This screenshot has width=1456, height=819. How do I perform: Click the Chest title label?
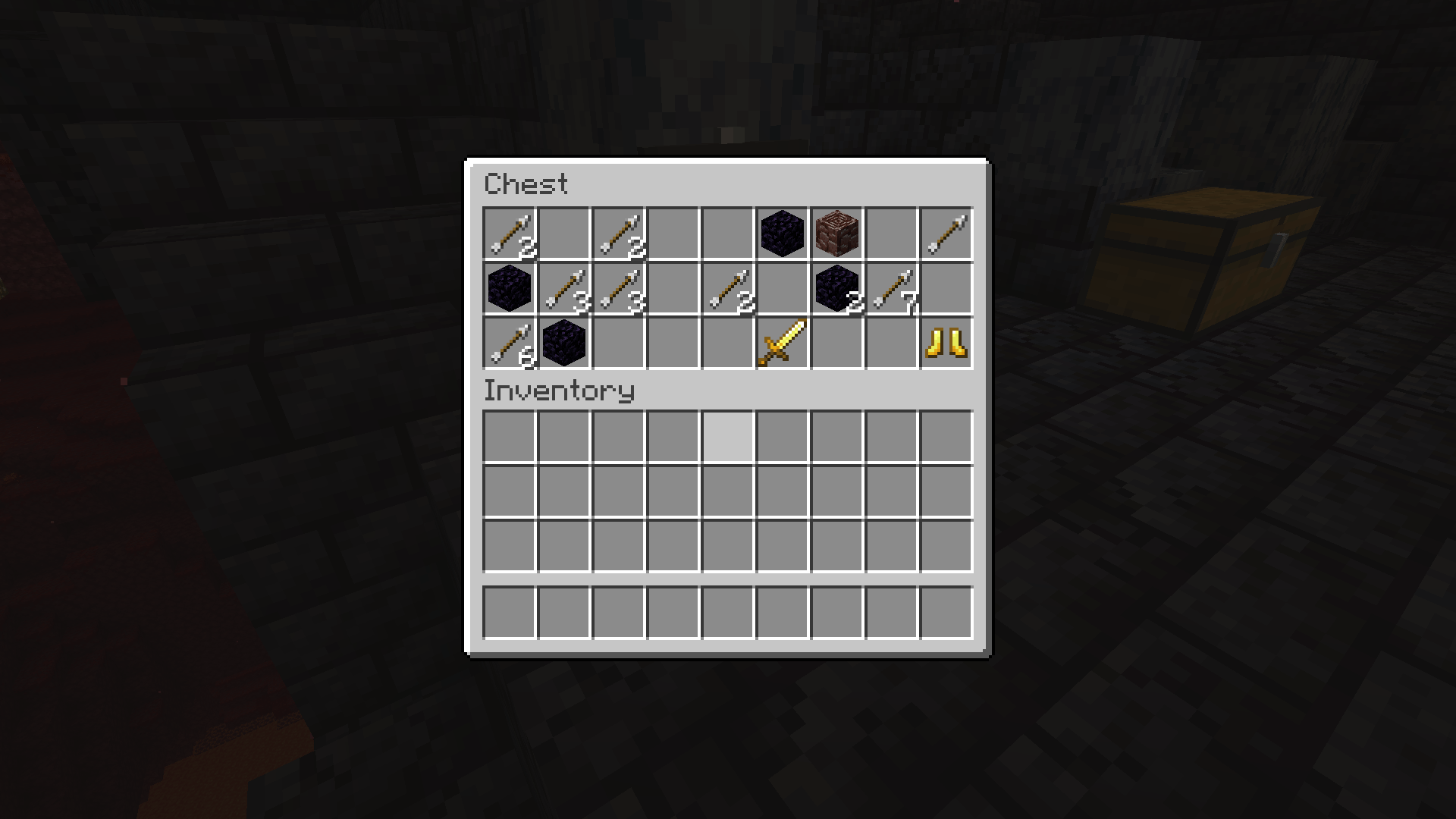click(527, 184)
